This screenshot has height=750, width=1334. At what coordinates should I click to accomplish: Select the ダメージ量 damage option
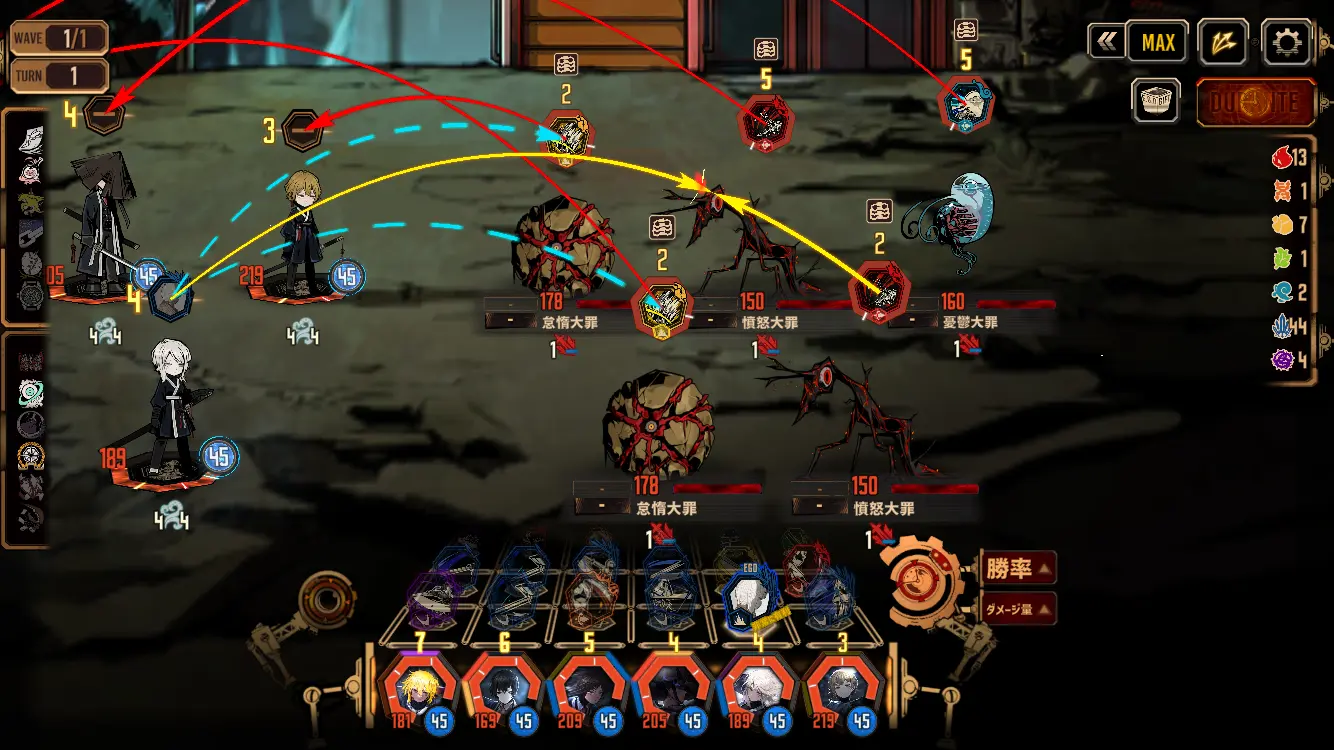tap(1017, 607)
